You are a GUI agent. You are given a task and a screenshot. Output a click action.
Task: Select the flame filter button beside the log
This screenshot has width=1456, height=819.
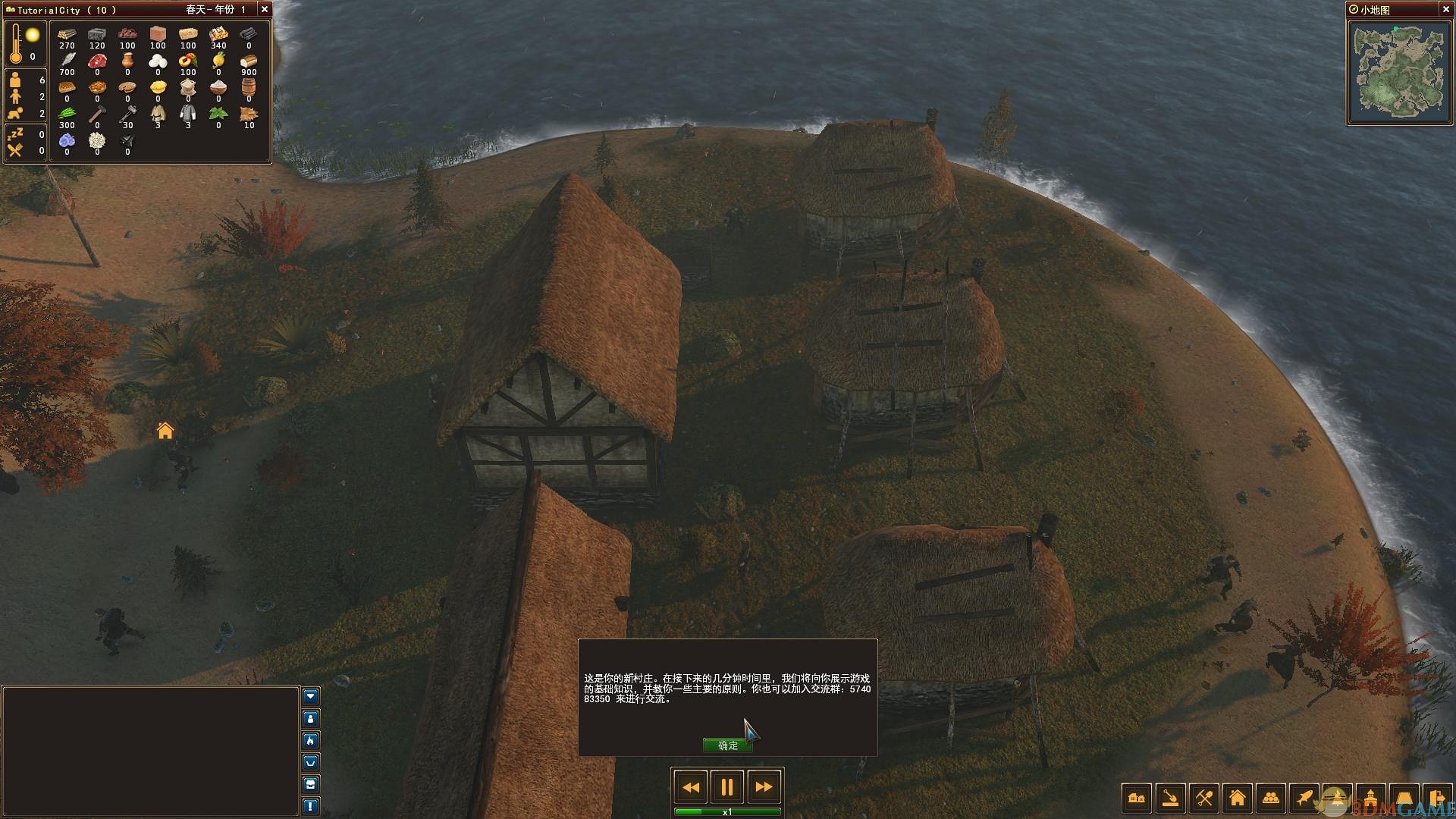pos(311,740)
